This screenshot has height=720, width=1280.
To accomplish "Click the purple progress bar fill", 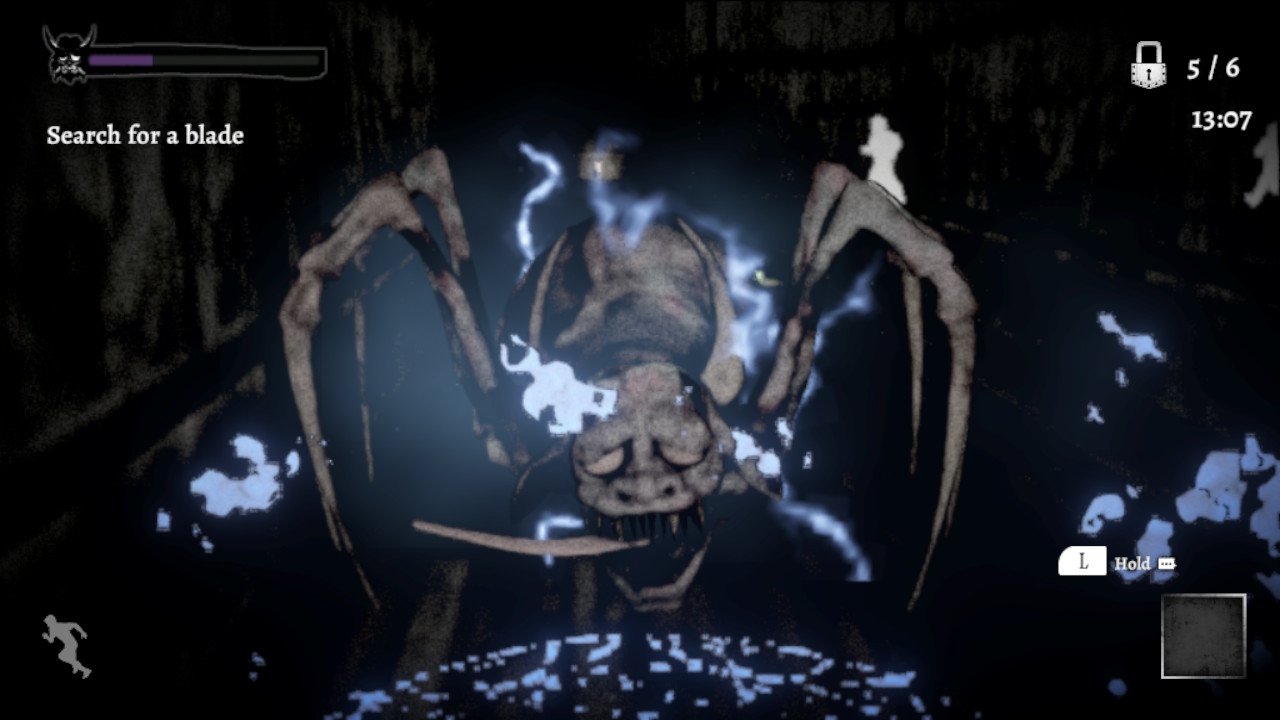I will point(120,58).
